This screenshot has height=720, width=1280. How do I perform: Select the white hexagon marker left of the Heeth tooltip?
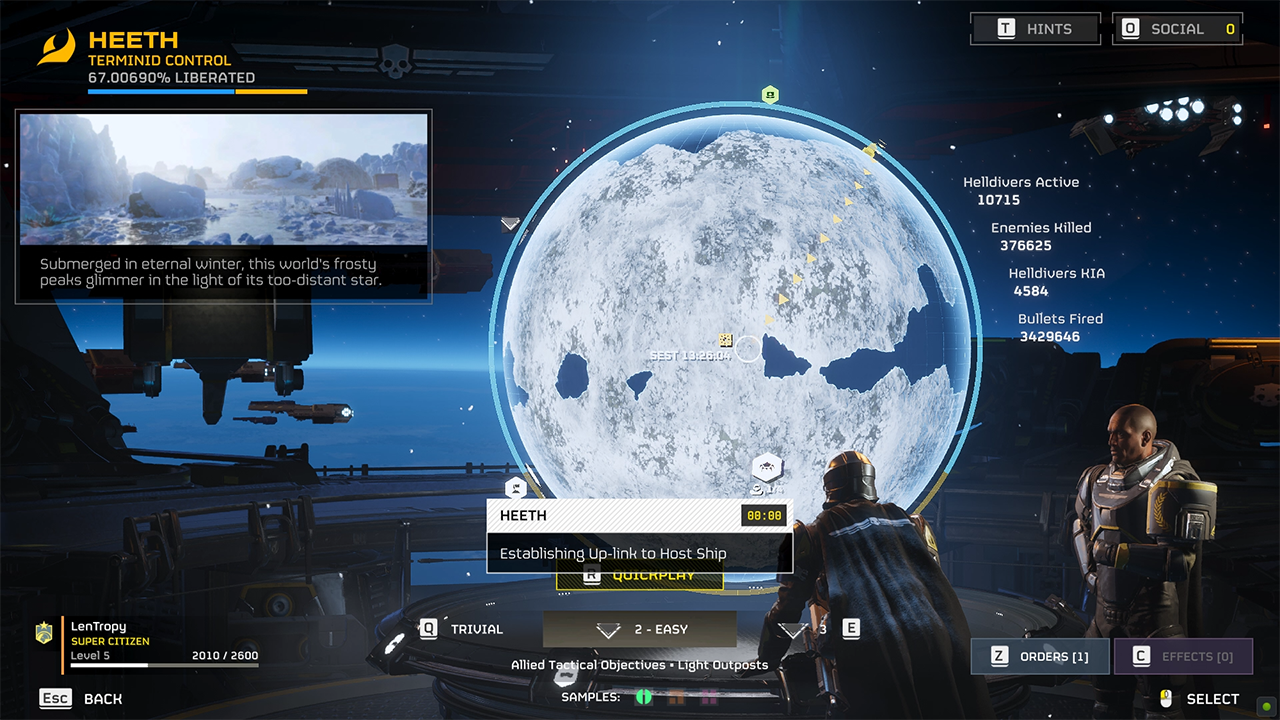click(x=515, y=488)
